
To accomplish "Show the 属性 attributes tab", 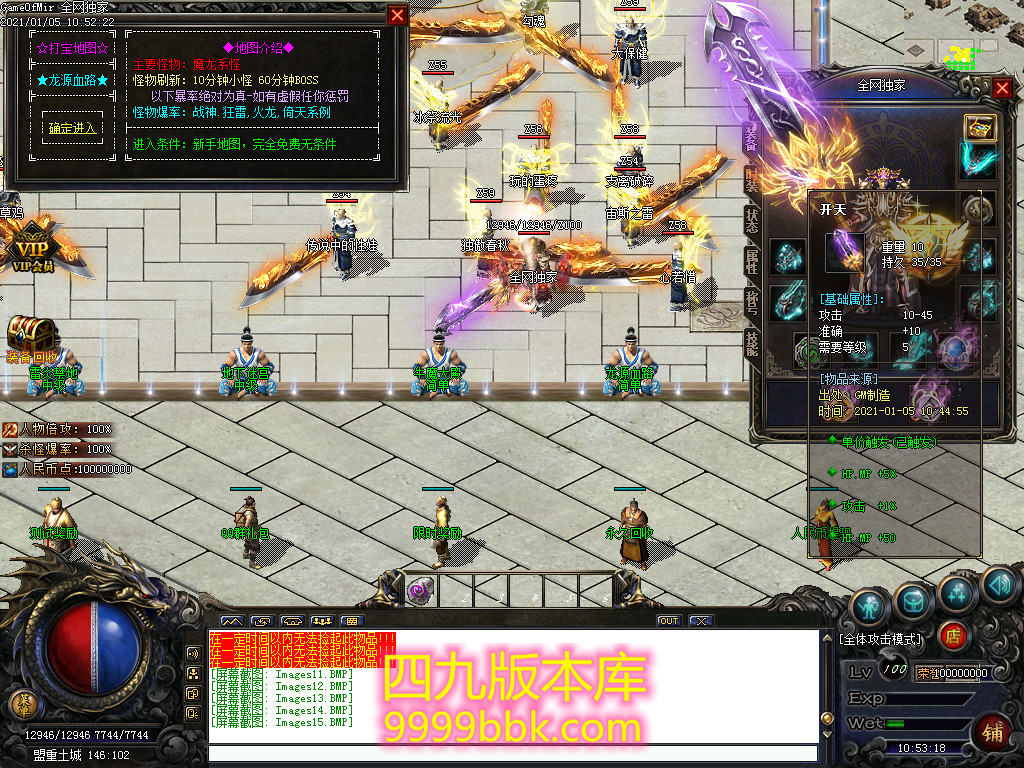I will click(752, 261).
